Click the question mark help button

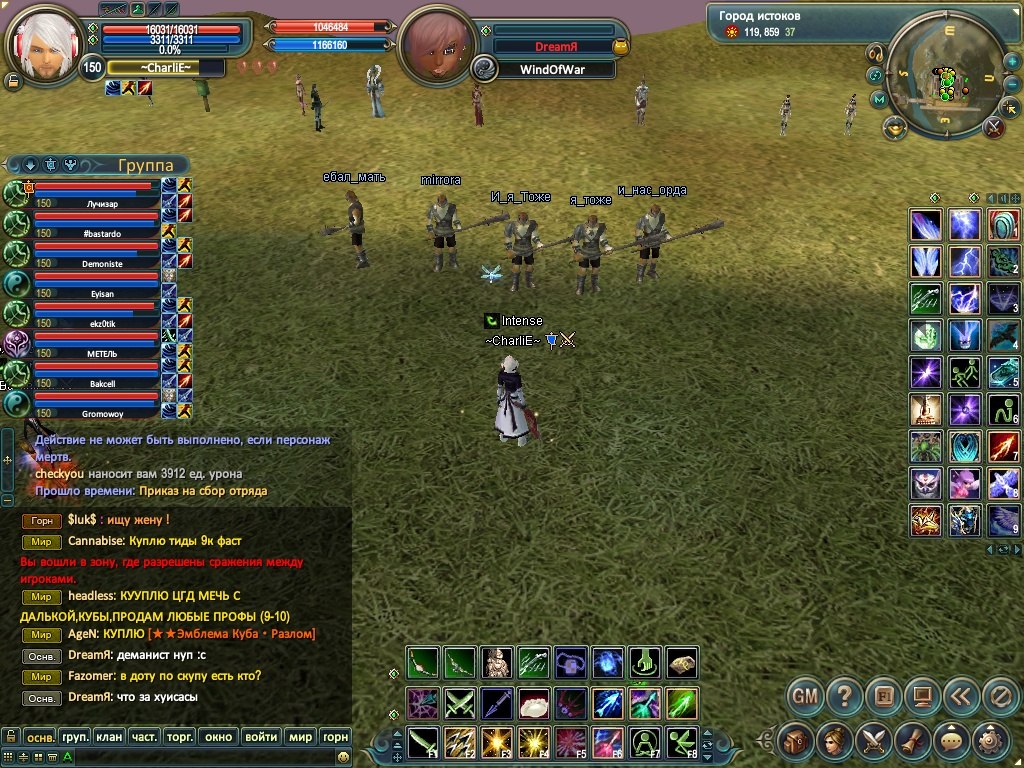(x=845, y=695)
